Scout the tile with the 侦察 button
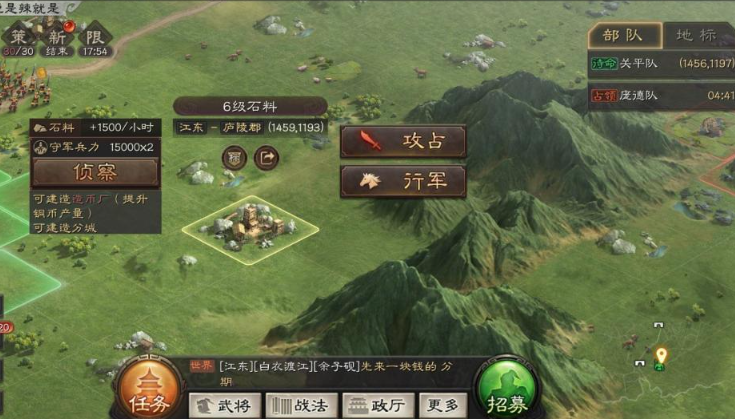This screenshot has height=419, width=735. [95, 172]
